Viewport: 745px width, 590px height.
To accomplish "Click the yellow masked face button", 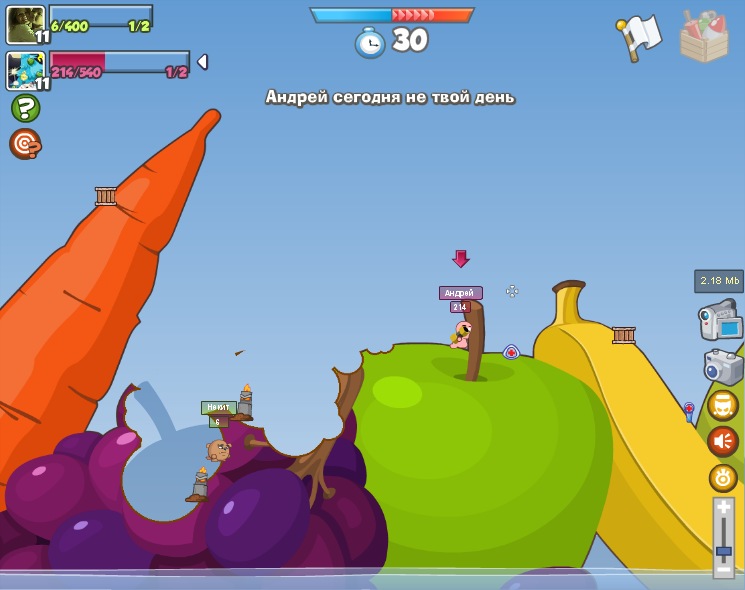I will coord(723,405).
